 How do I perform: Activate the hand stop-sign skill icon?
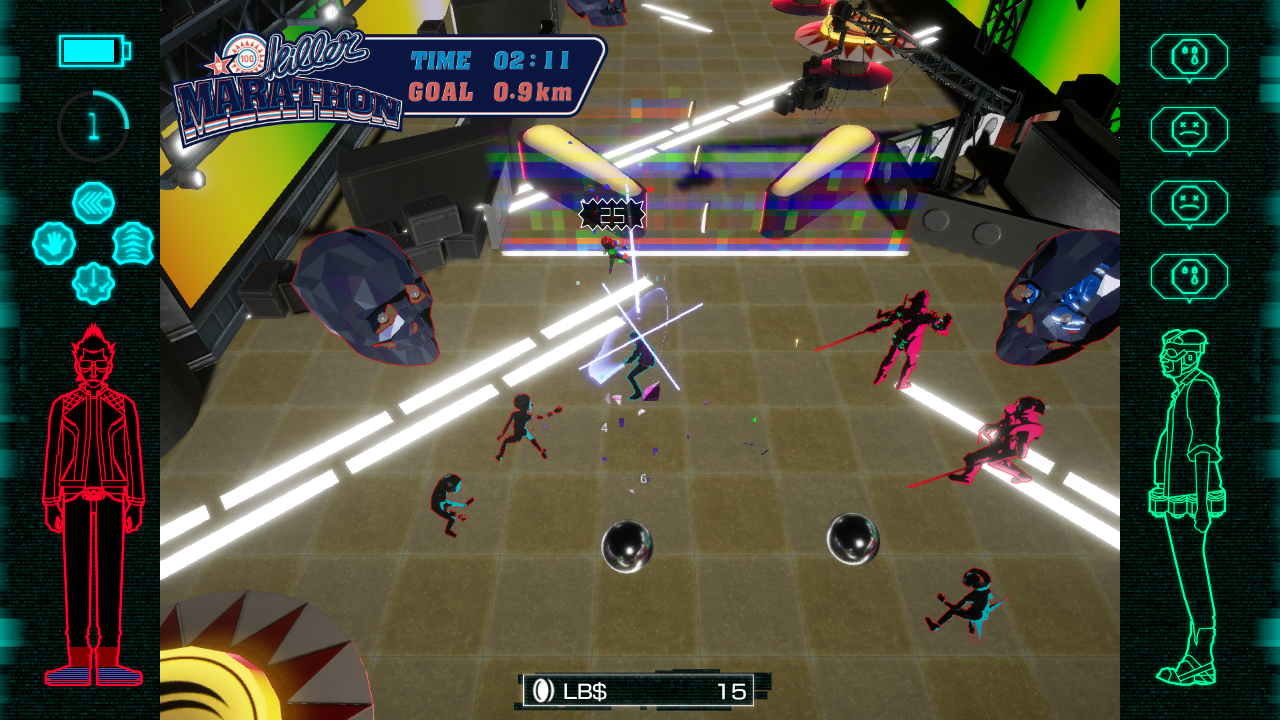pos(56,243)
